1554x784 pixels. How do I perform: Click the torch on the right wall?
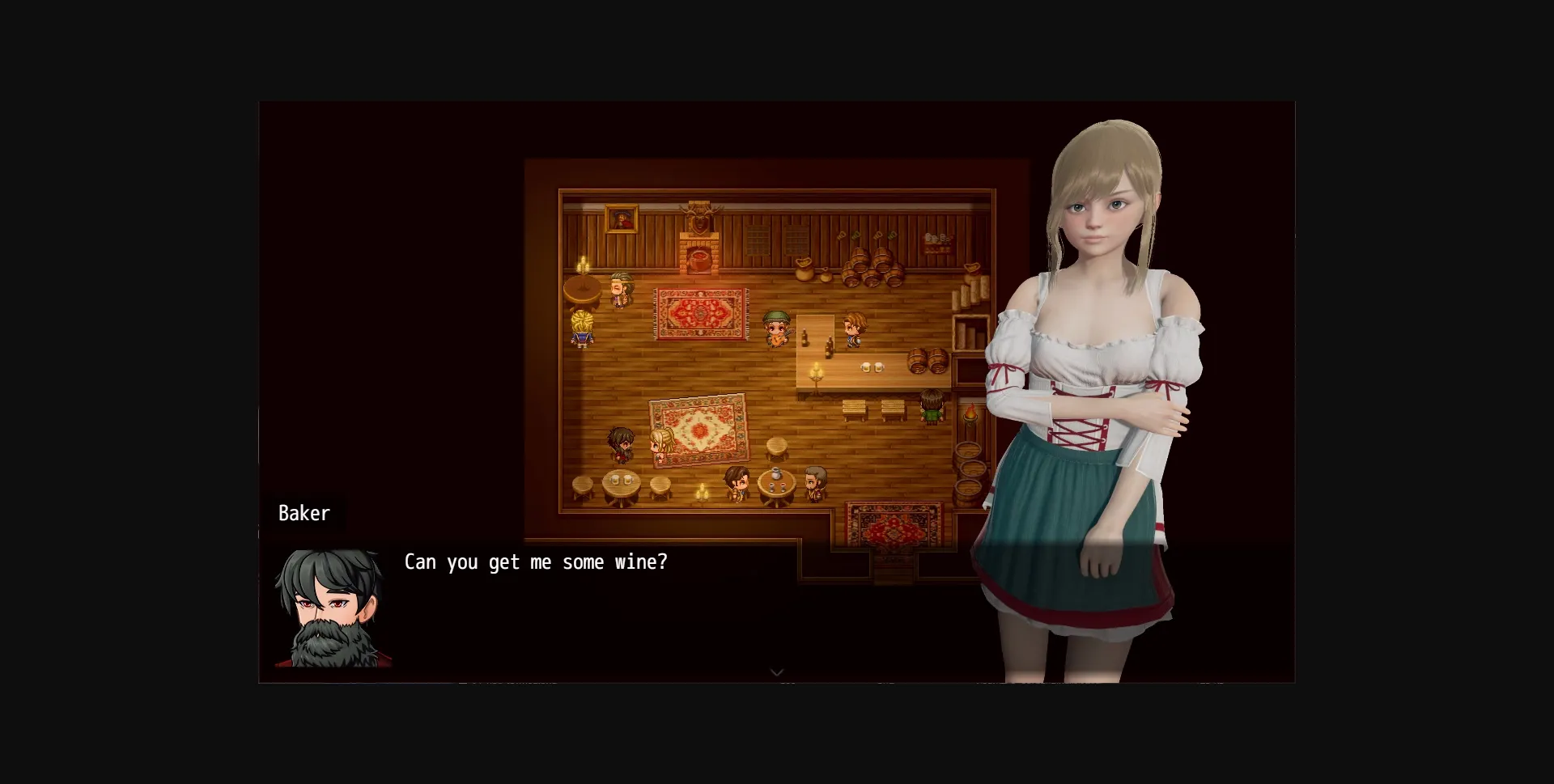[970, 412]
